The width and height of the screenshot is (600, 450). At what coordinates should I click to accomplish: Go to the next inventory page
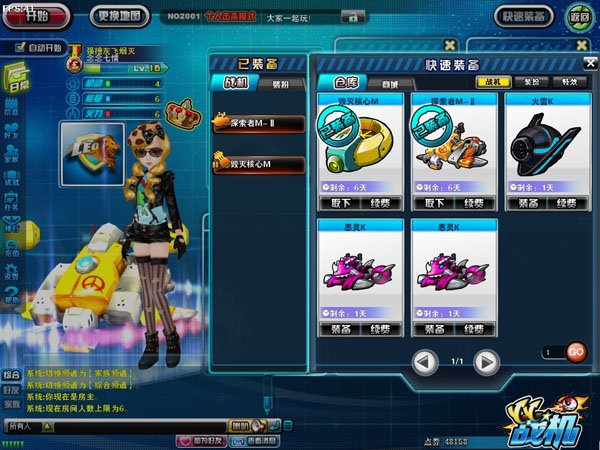(x=486, y=360)
